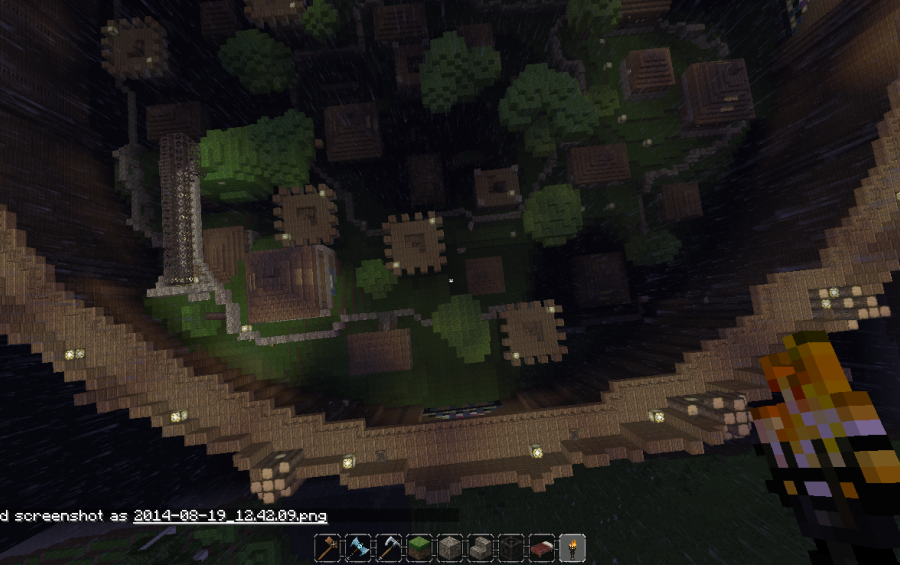Select the torch hotbar slot

572,548
